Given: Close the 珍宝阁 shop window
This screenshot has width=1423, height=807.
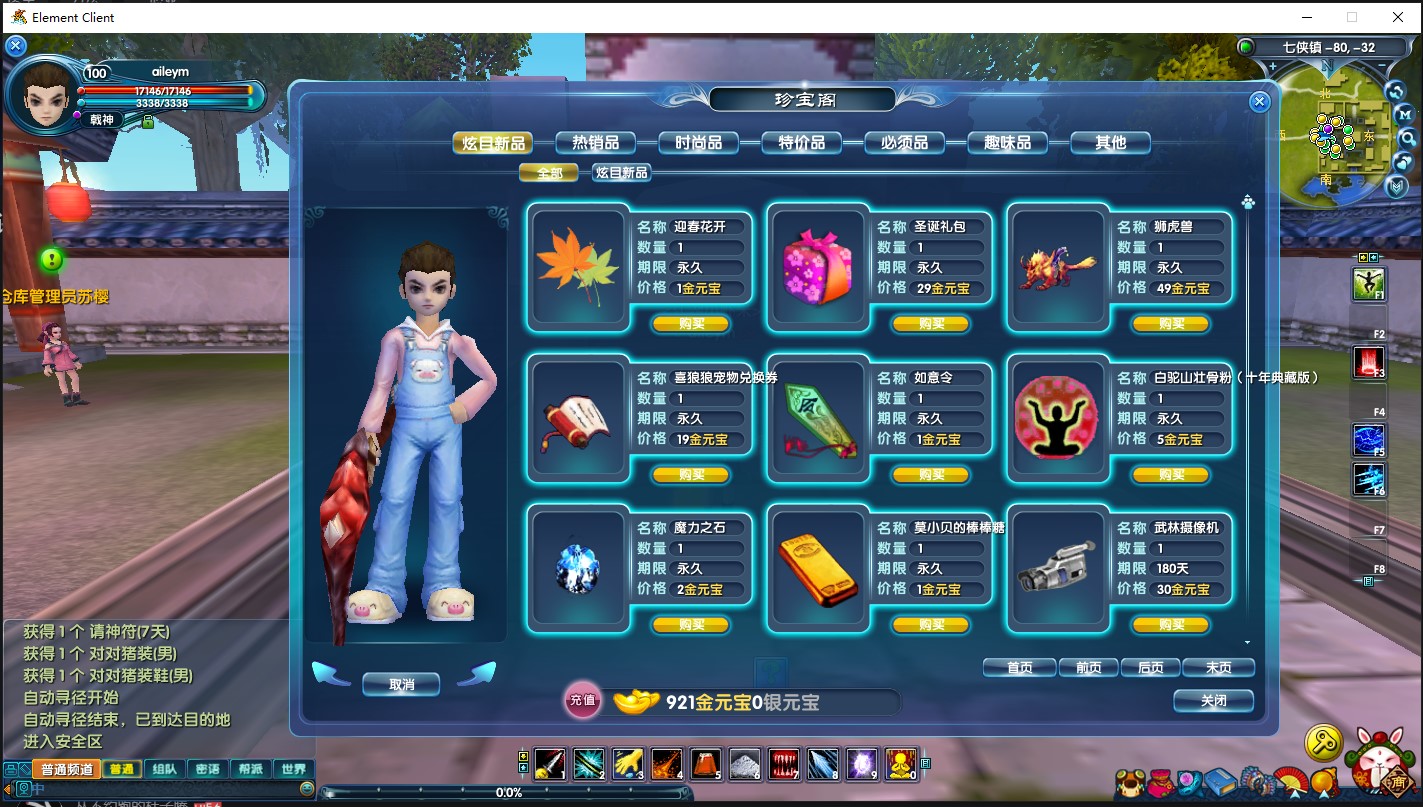Looking at the screenshot, I should click(1259, 101).
